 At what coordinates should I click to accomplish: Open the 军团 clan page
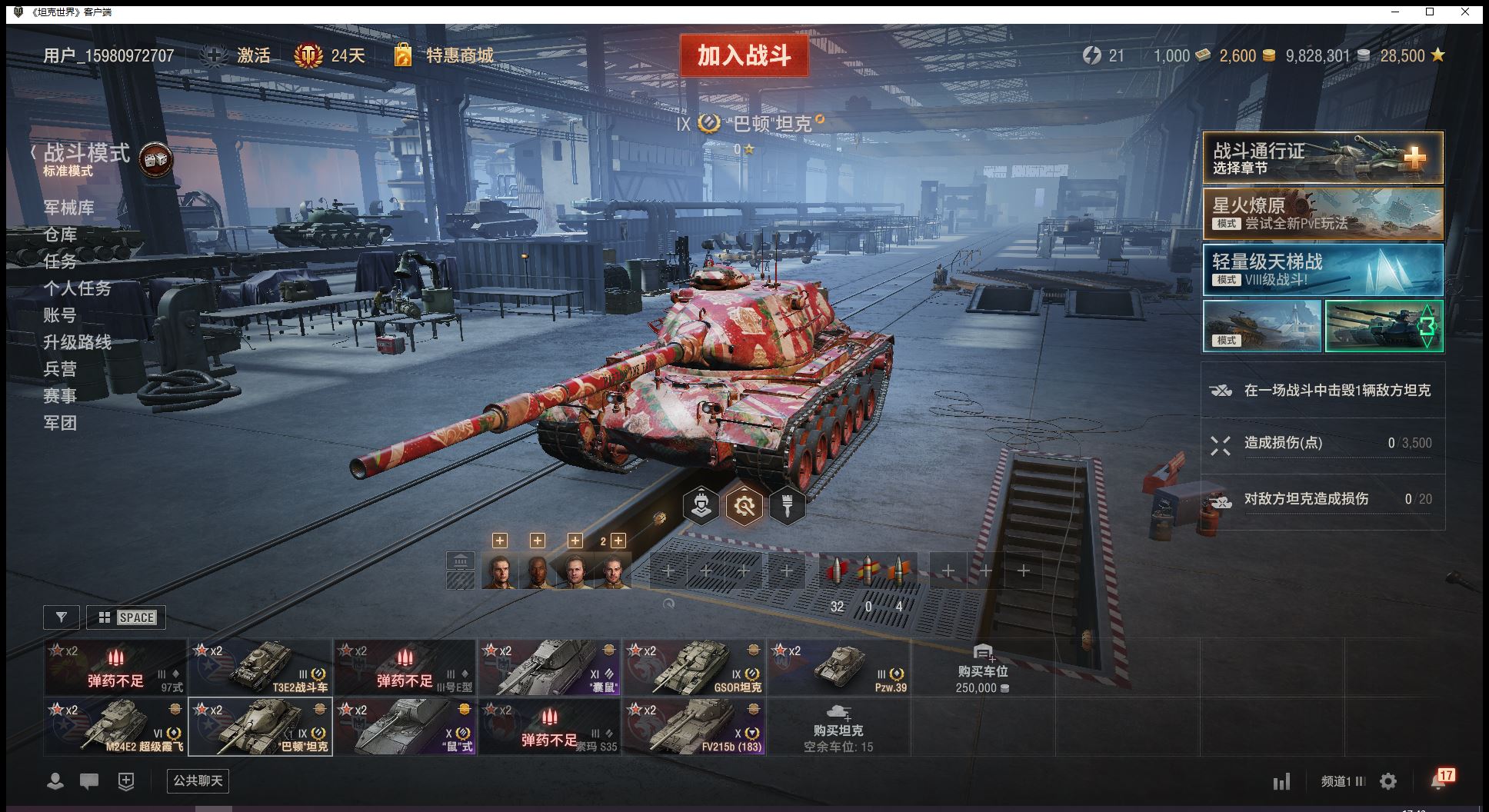[61, 423]
